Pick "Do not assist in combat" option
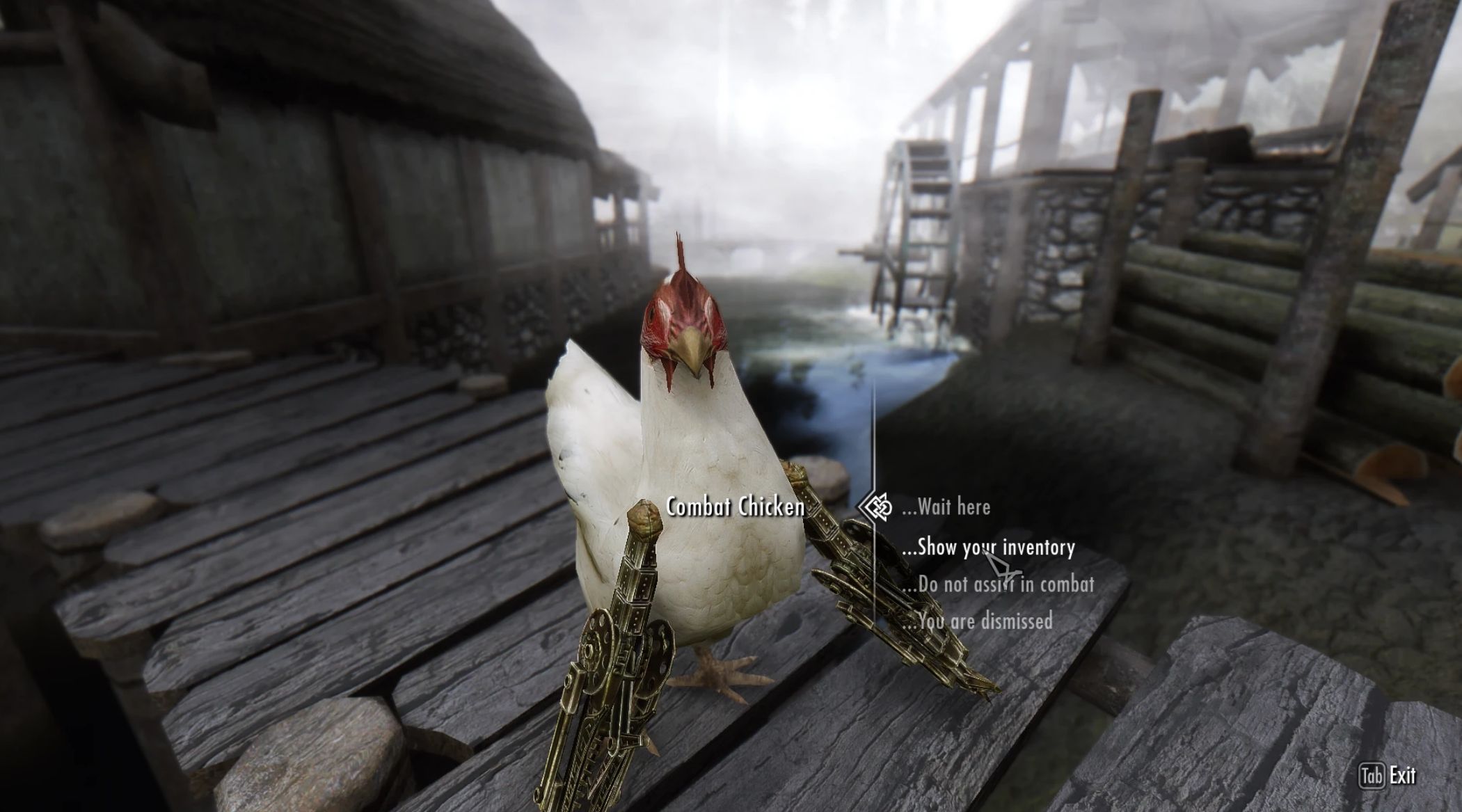 pyautogui.click(x=999, y=584)
